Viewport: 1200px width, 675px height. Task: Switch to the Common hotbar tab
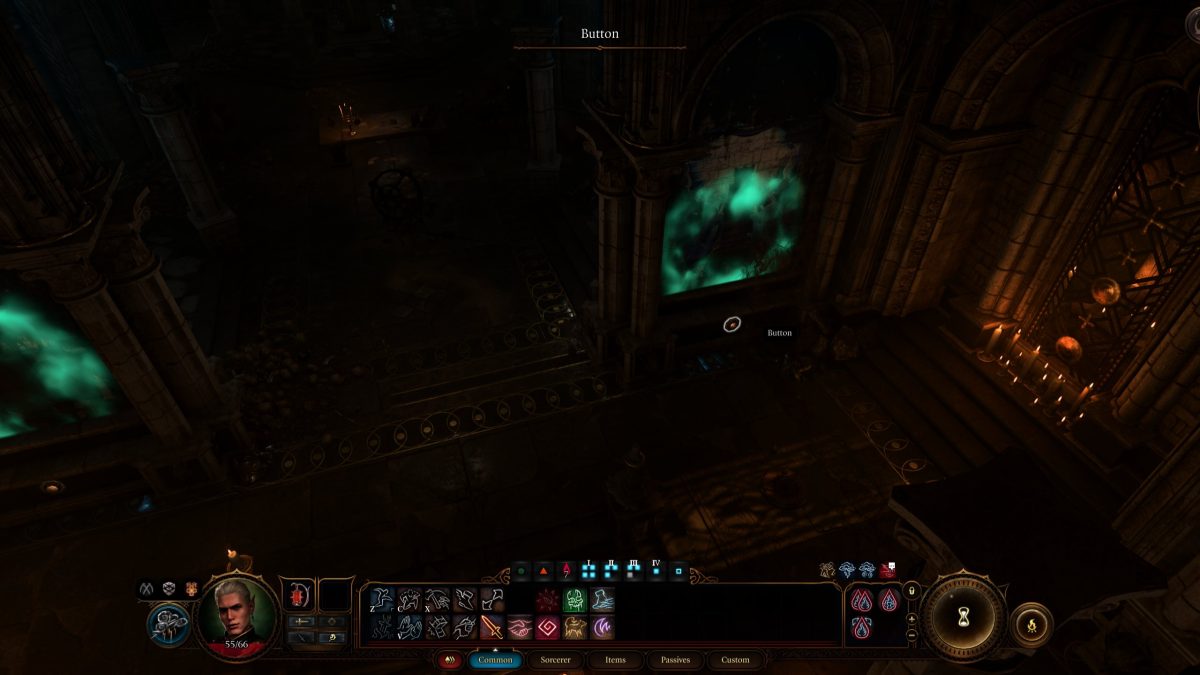click(x=495, y=660)
